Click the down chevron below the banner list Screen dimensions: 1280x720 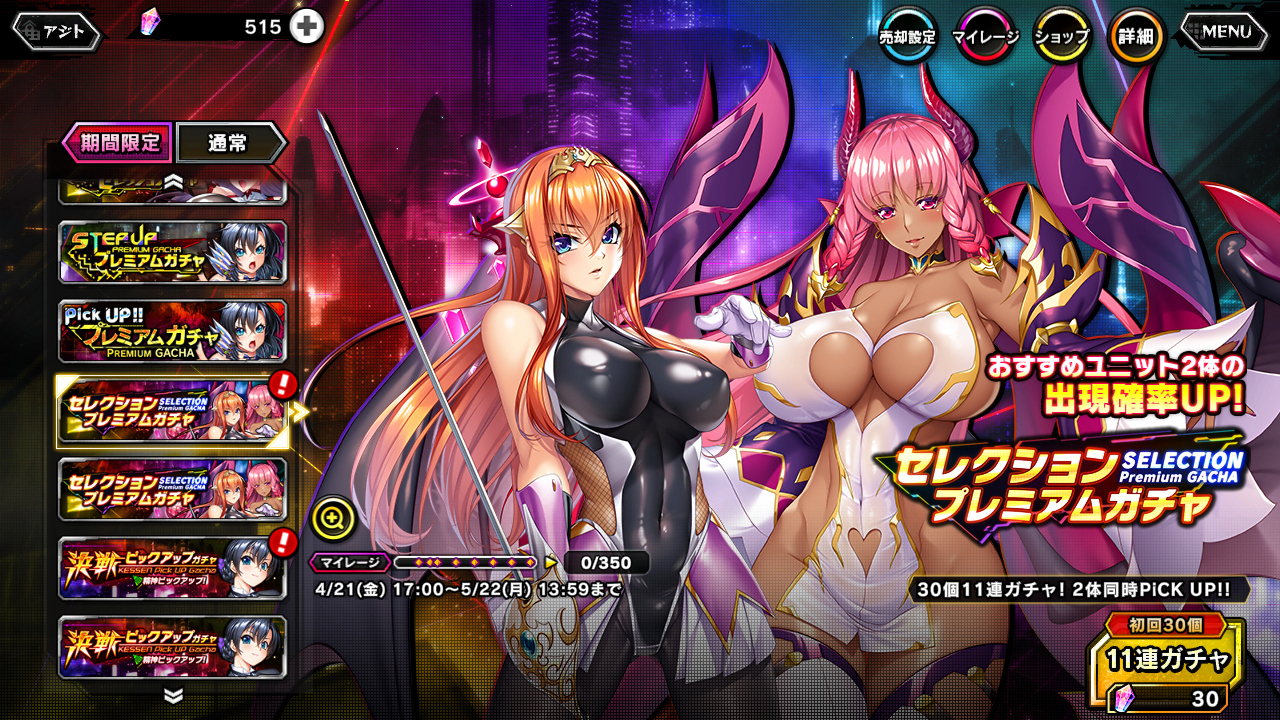[x=173, y=695]
